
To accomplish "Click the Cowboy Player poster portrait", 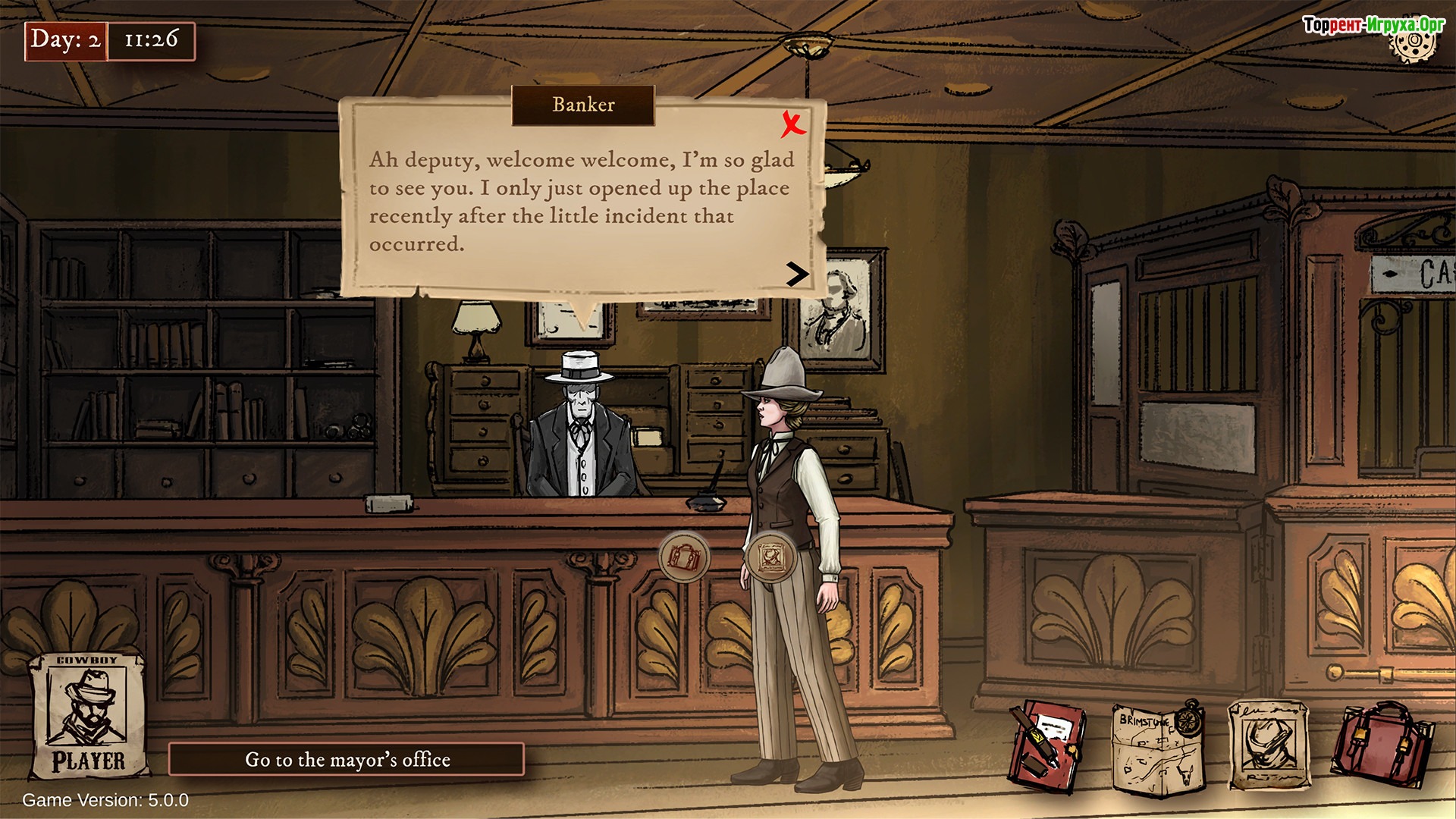I will tap(87, 715).
